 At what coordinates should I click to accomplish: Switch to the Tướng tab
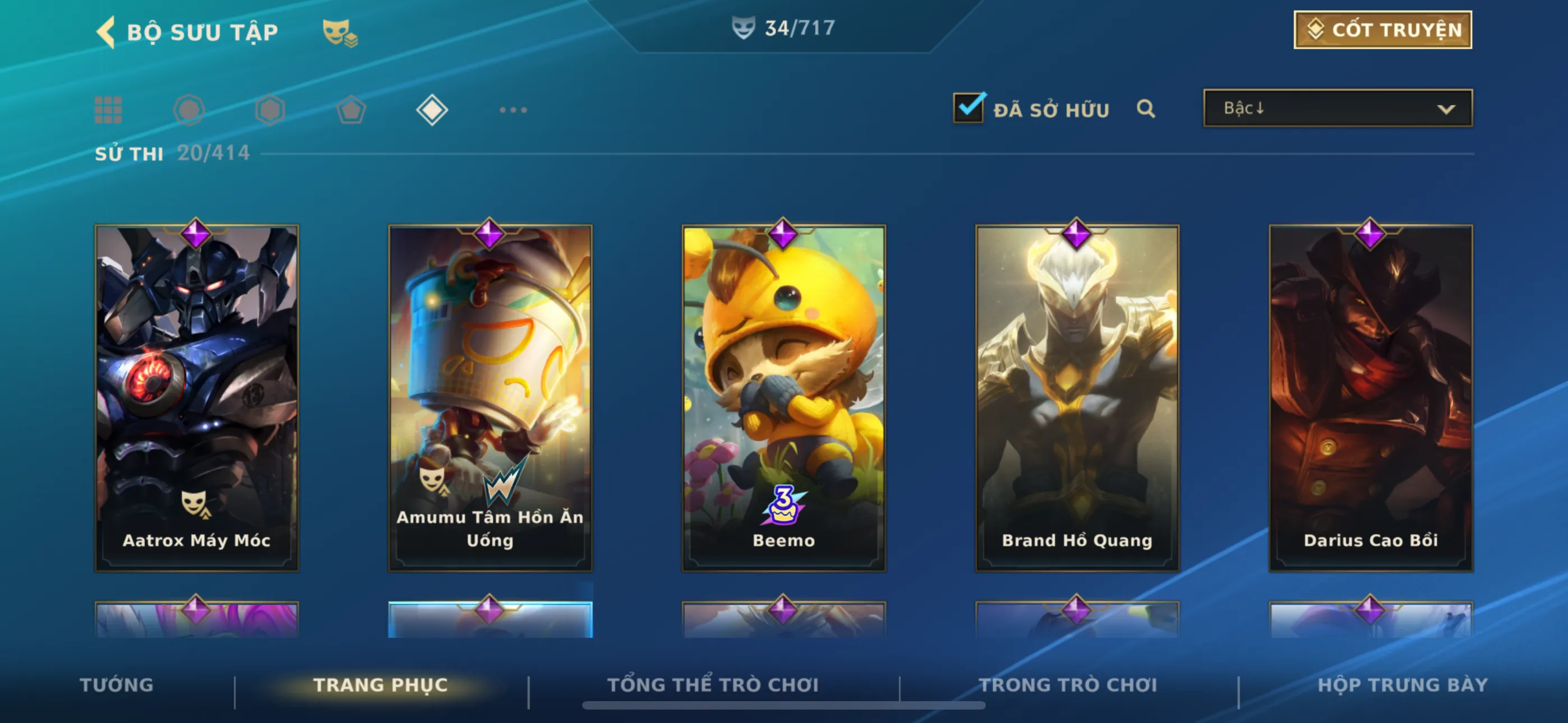(116, 685)
